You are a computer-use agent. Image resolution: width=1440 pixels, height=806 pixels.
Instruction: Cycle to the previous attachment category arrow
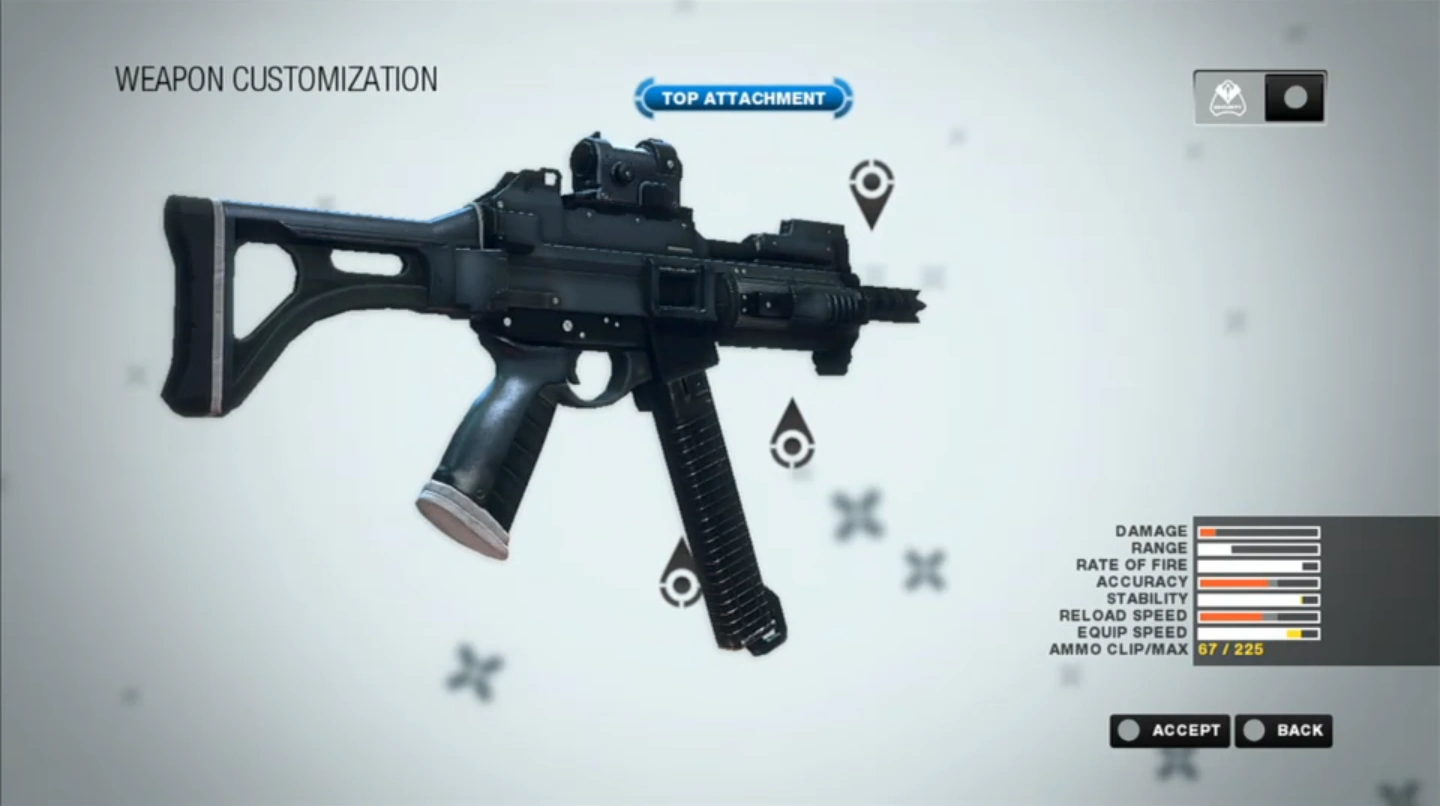[x=643, y=98]
